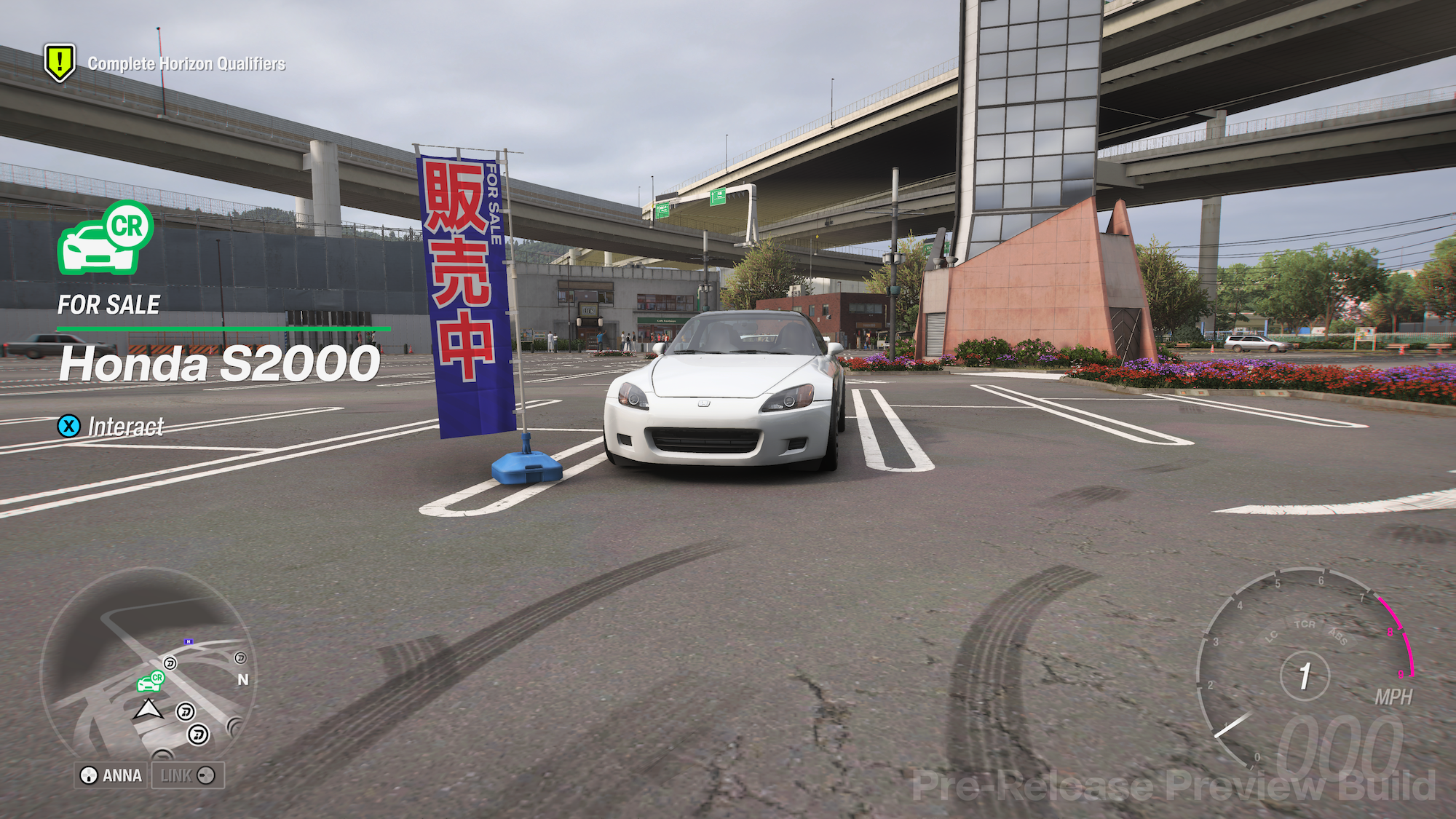The width and height of the screenshot is (1456, 819).
Task: Select the Drivatar icon near the minimap top
Action: point(169,663)
